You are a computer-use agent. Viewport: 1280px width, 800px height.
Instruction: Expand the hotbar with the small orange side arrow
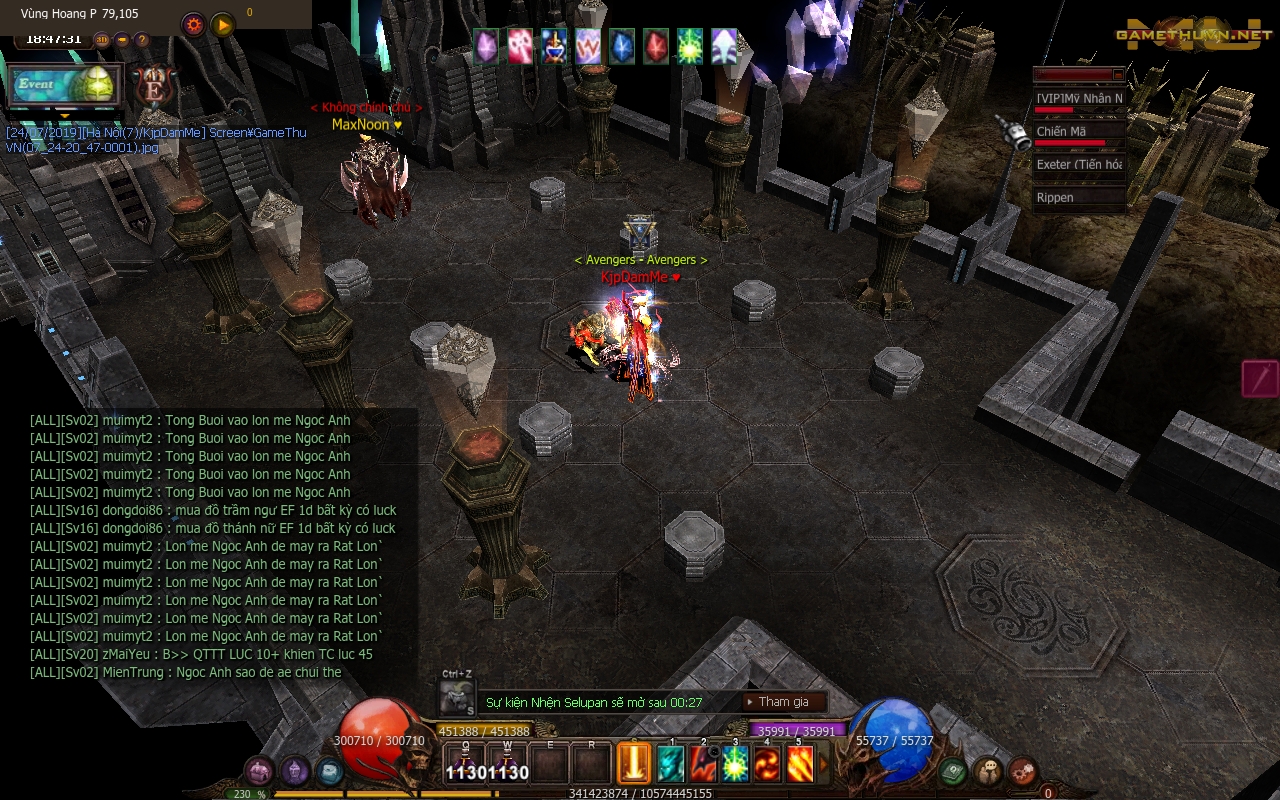(821, 762)
